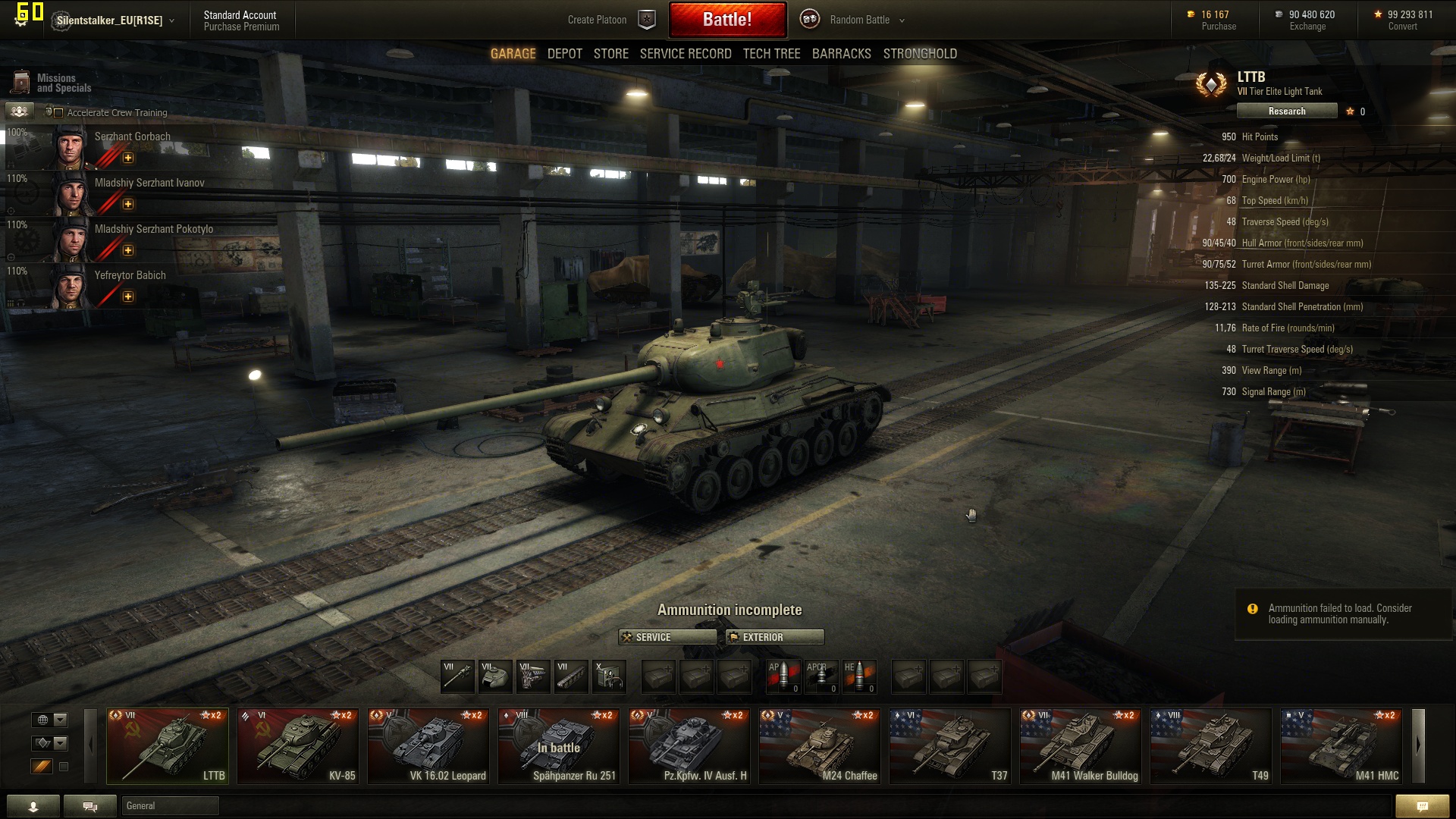The width and height of the screenshot is (1456, 819).
Task: View the Service Record tab
Action: (685, 54)
